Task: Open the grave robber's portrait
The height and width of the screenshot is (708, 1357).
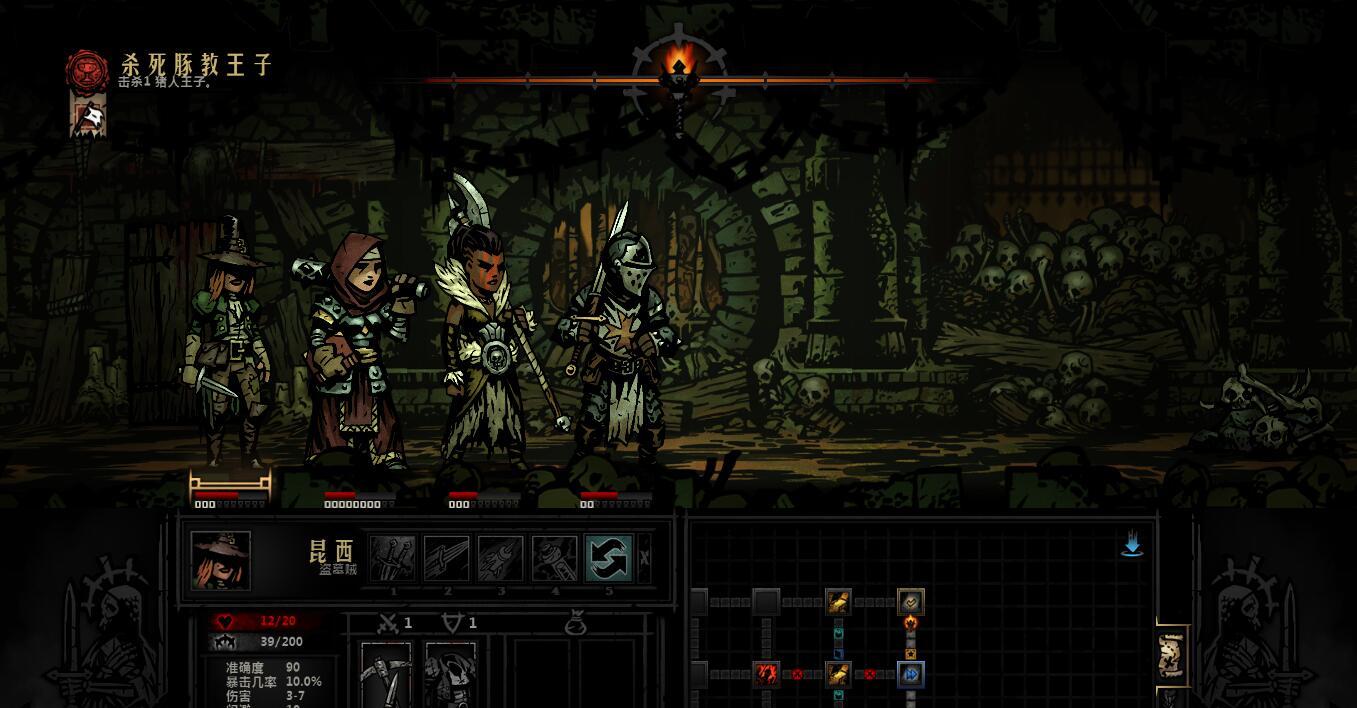Action: click(x=221, y=560)
